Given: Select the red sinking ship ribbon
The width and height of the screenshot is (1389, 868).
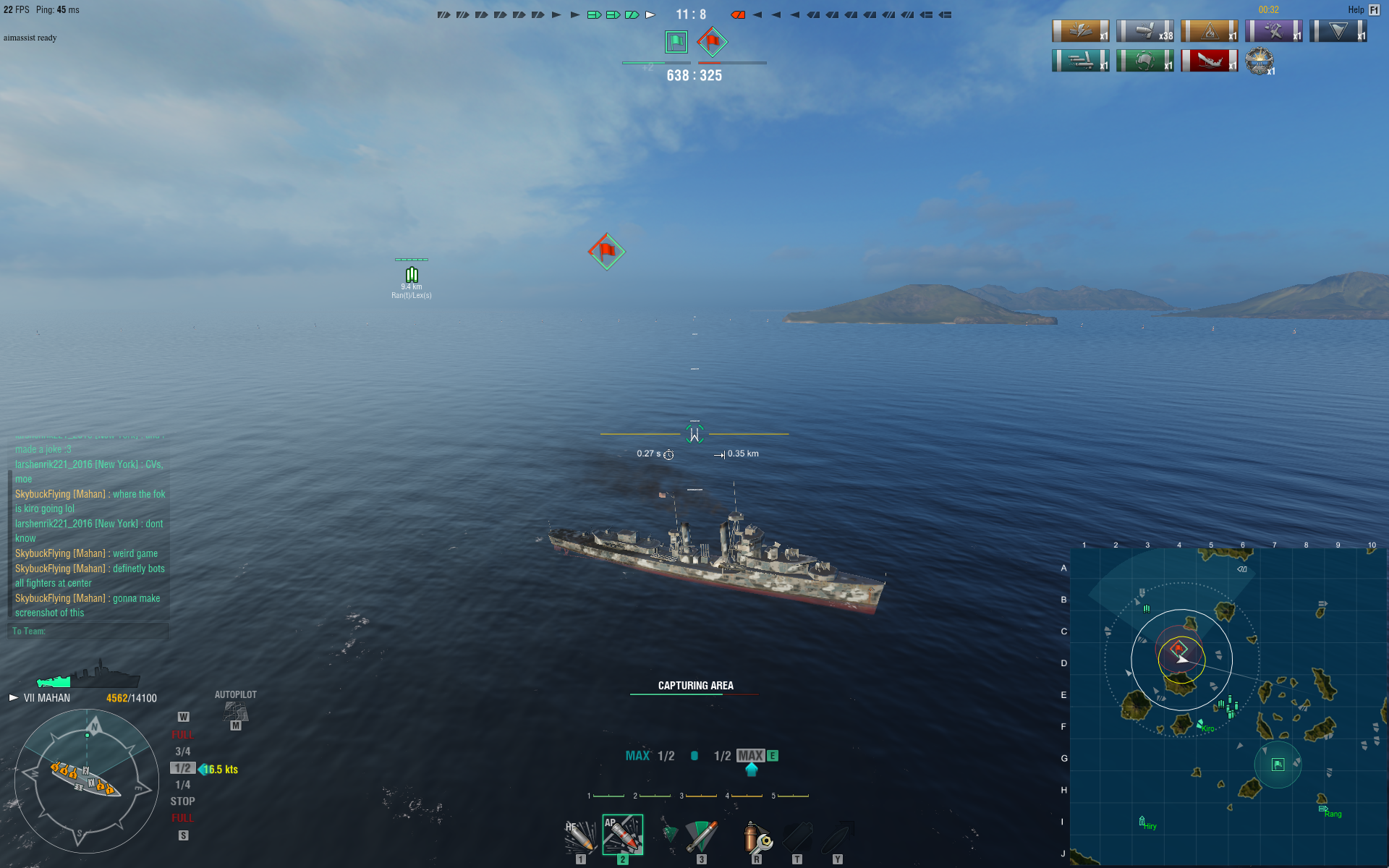Looking at the screenshot, I should tap(1209, 61).
